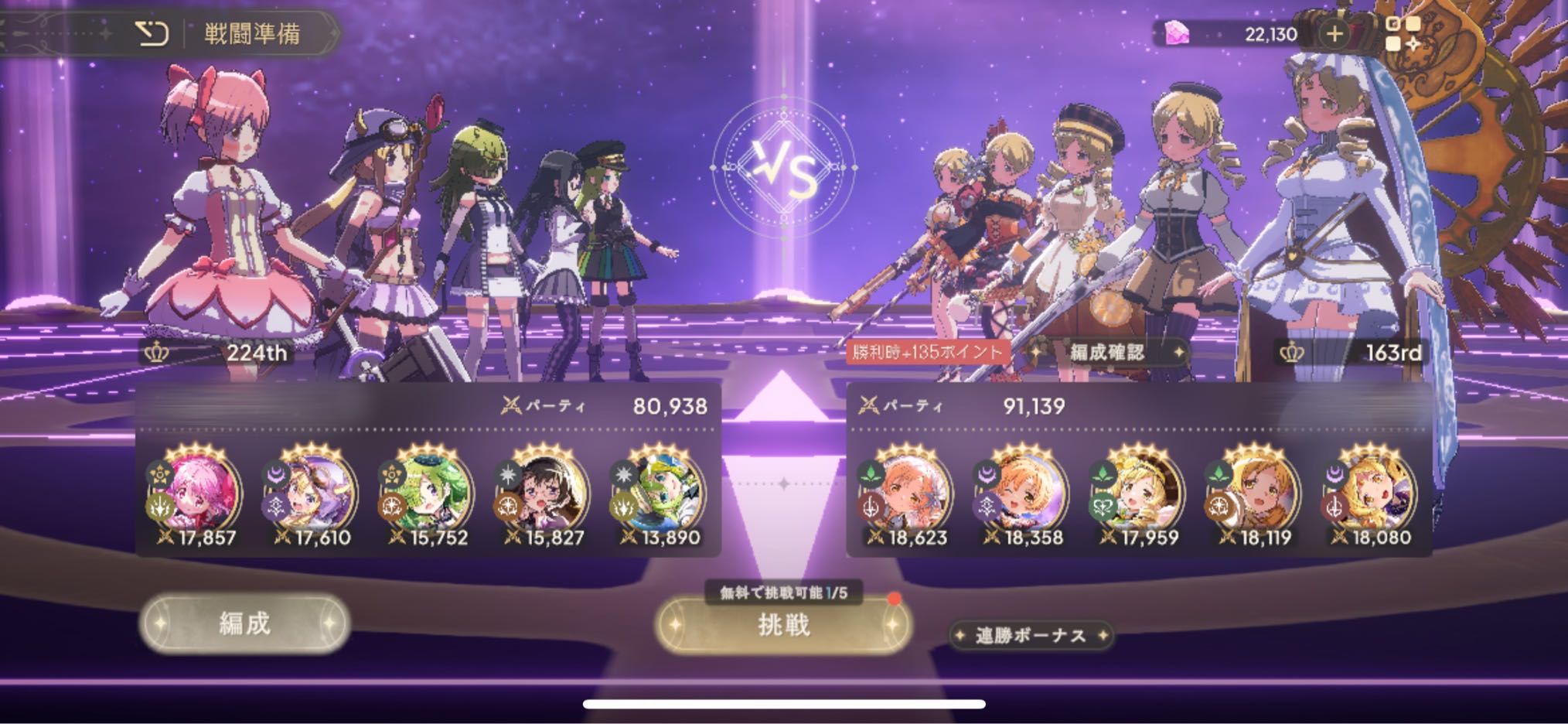
Task: Show the 連勝ボーナス details
Action: 1031,636
